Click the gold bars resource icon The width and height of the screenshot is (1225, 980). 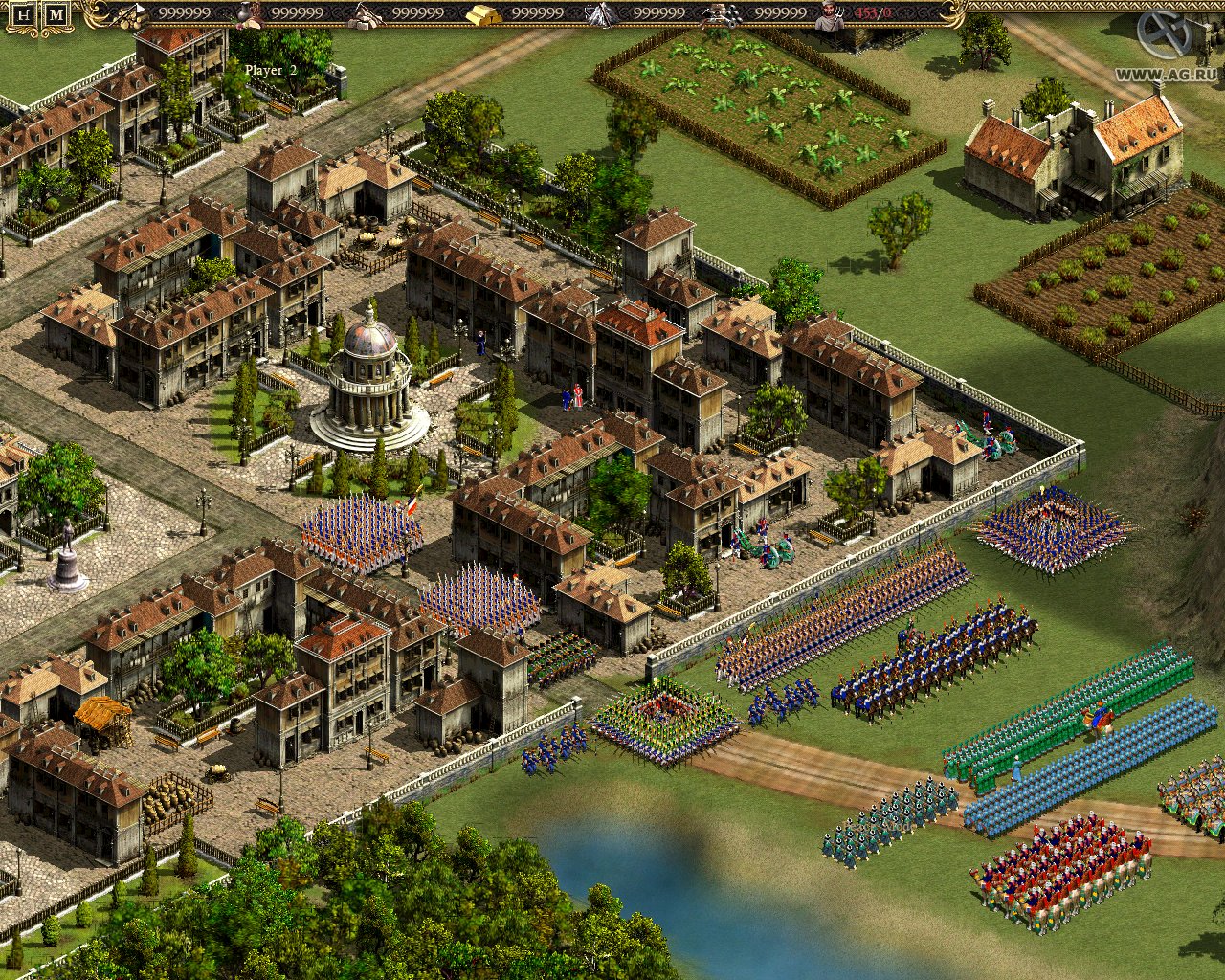click(481, 14)
